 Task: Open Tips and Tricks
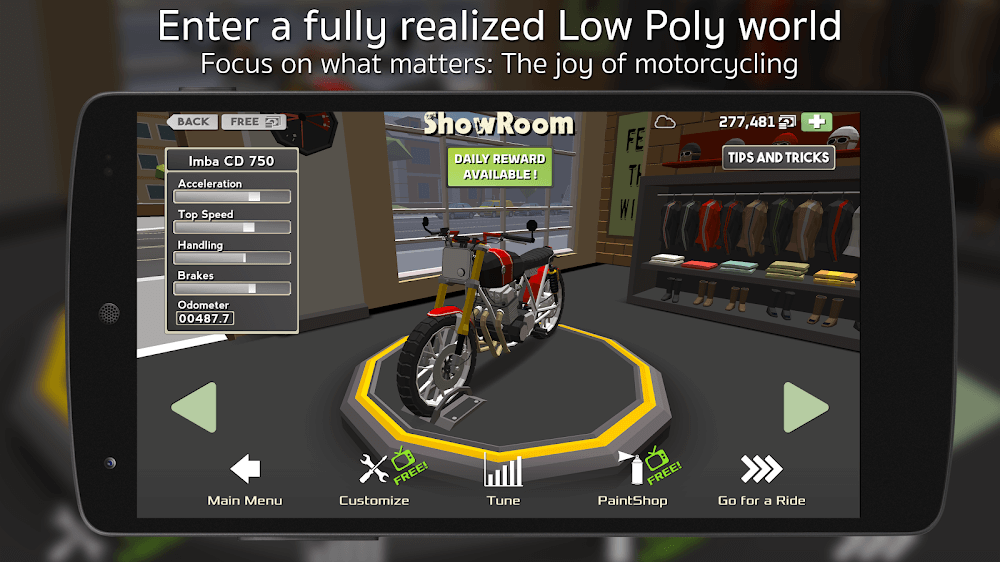778,157
